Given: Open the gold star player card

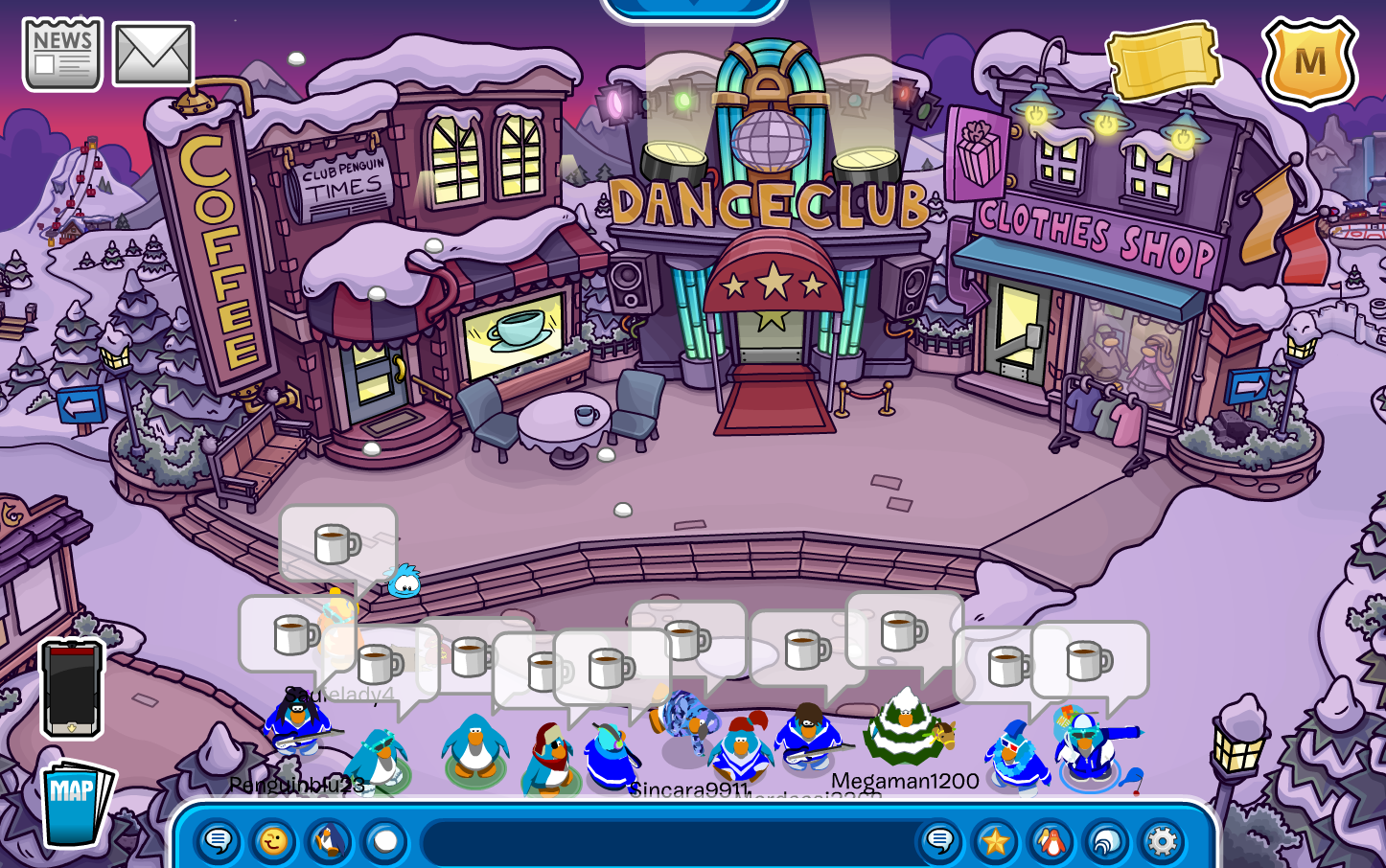Looking at the screenshot, I should (x=995, y=842).
